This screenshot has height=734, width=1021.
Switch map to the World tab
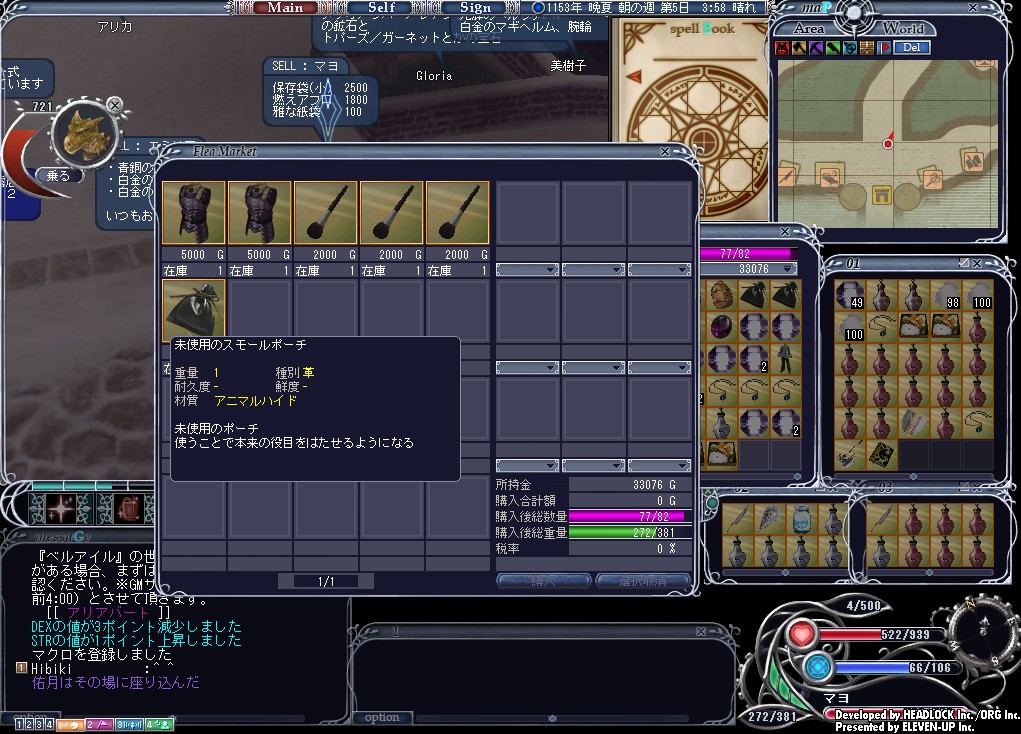[x=903, y=28]
